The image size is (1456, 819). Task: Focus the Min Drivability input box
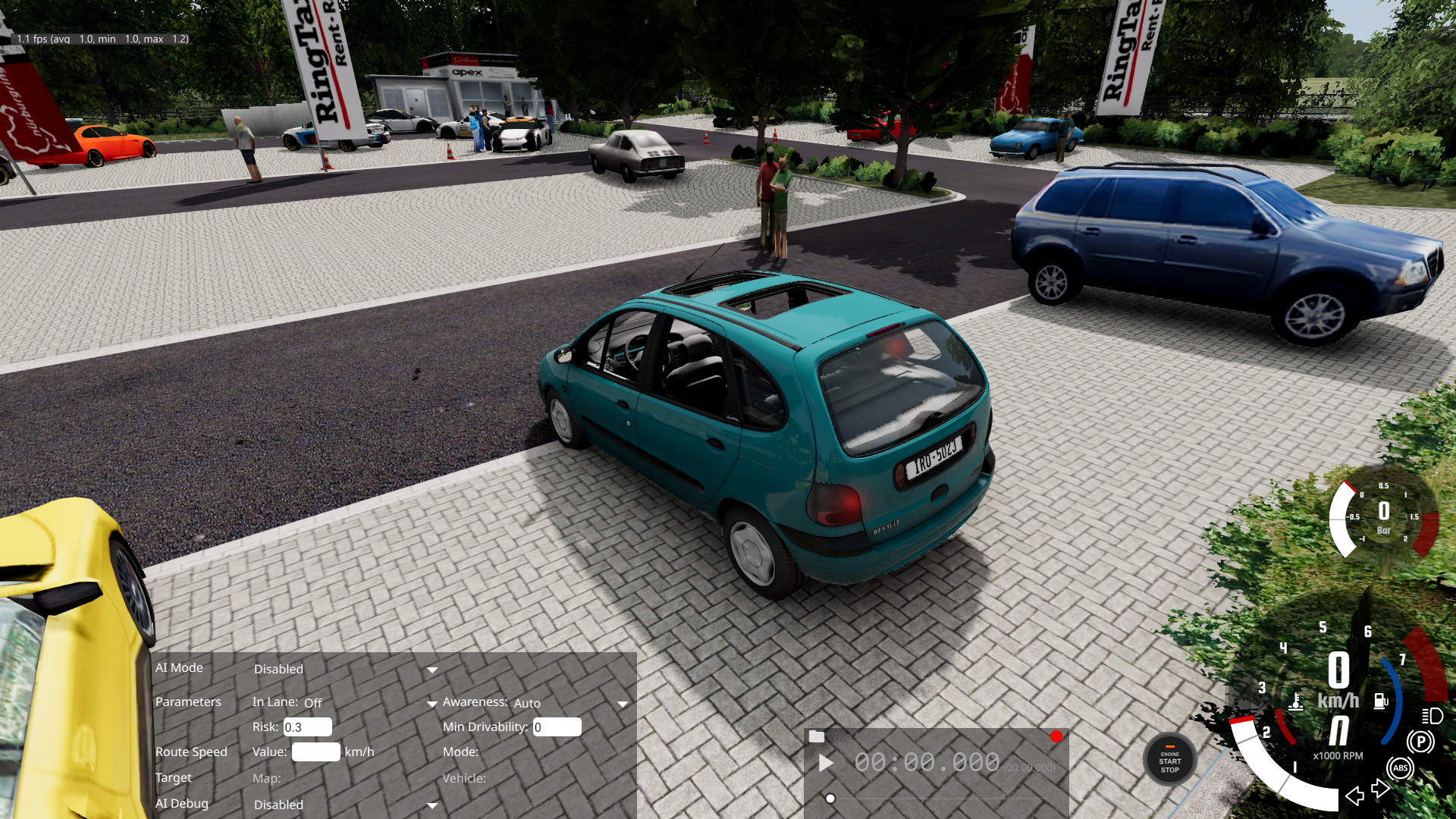click(x=557, y=727)
